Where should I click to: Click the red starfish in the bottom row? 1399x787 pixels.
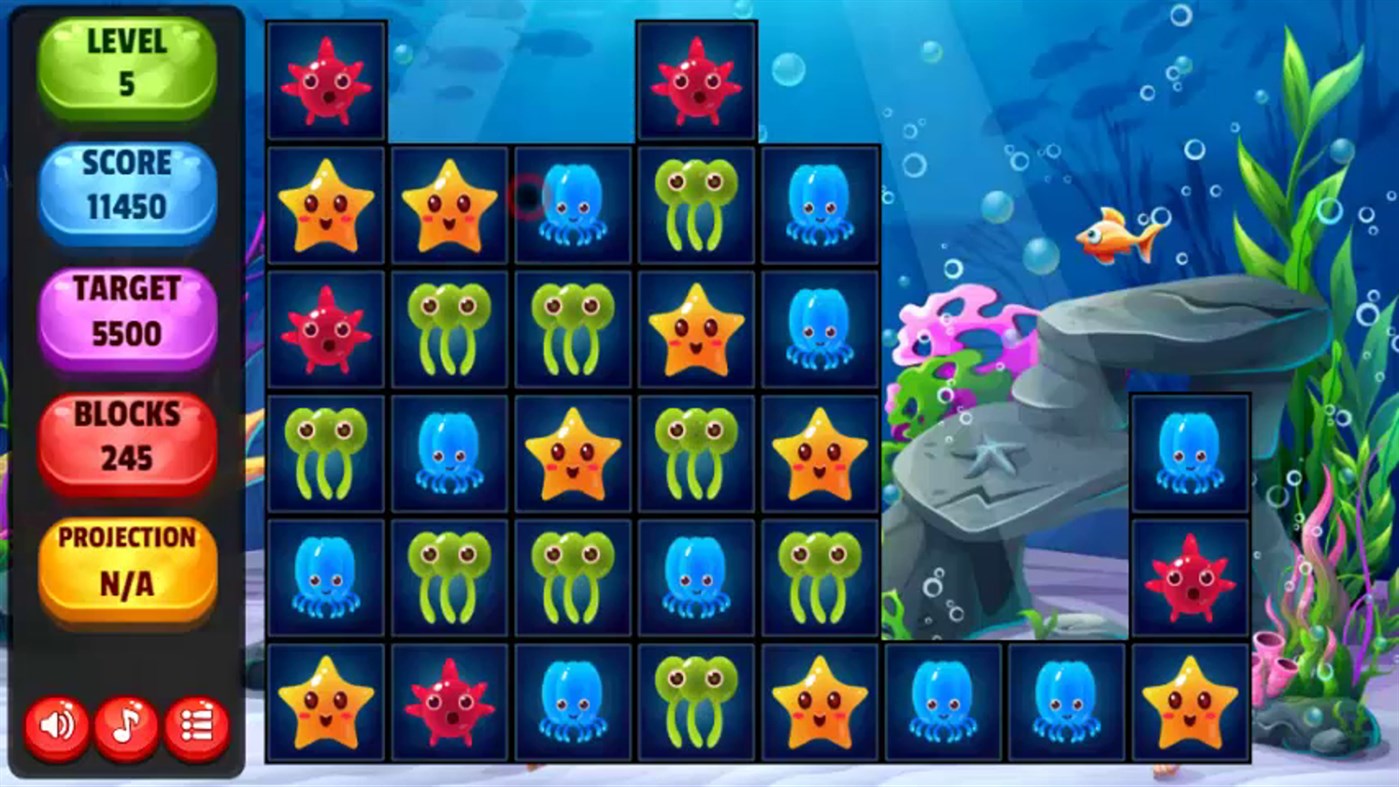tap(449, 700)
